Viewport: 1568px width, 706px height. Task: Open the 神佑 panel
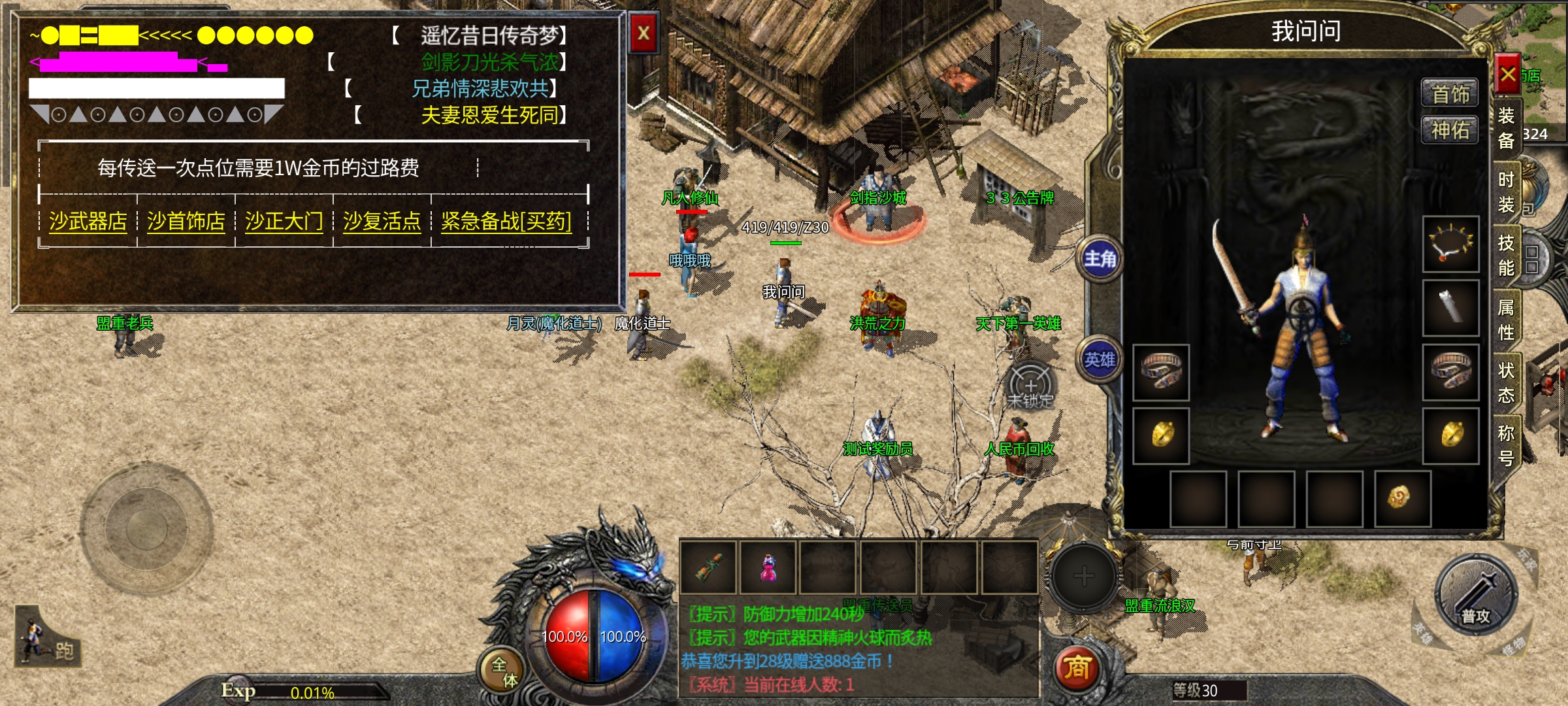tap(1450, 130)
